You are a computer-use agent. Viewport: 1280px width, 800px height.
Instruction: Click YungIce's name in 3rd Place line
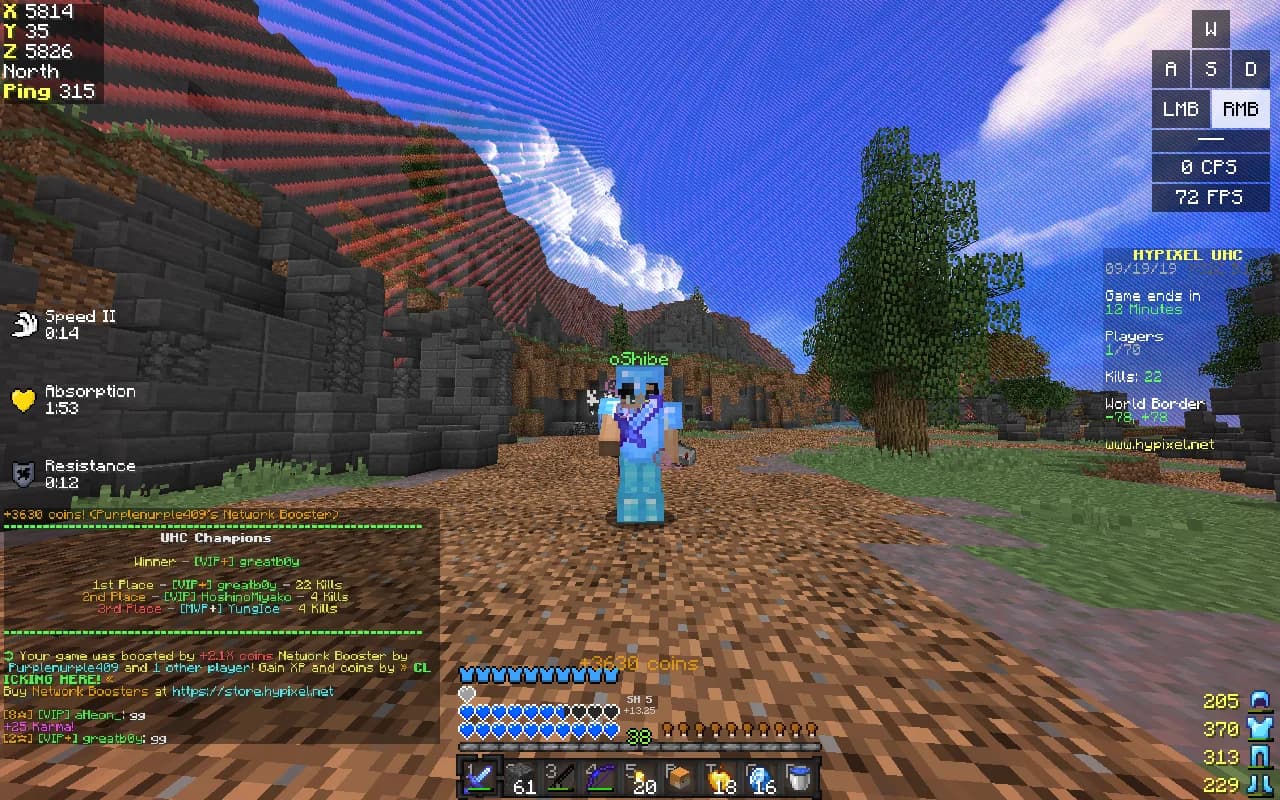(x=254, y=608)
